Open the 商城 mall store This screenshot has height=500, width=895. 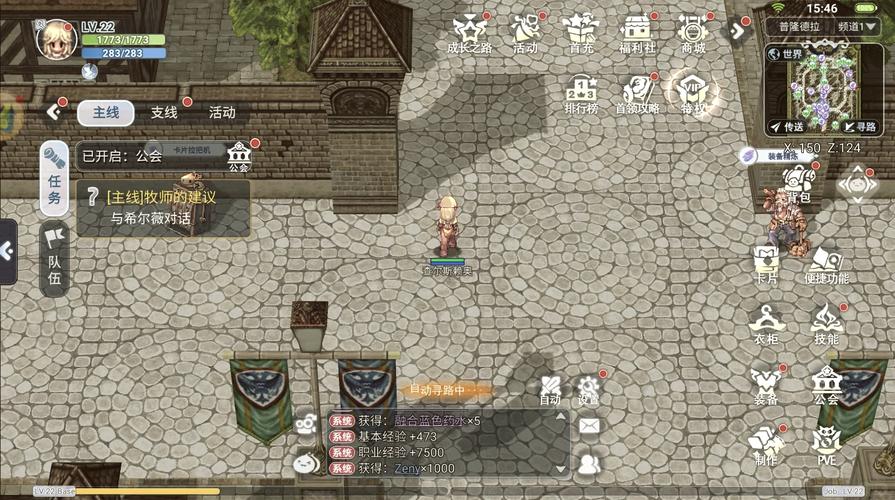point(693,33)
